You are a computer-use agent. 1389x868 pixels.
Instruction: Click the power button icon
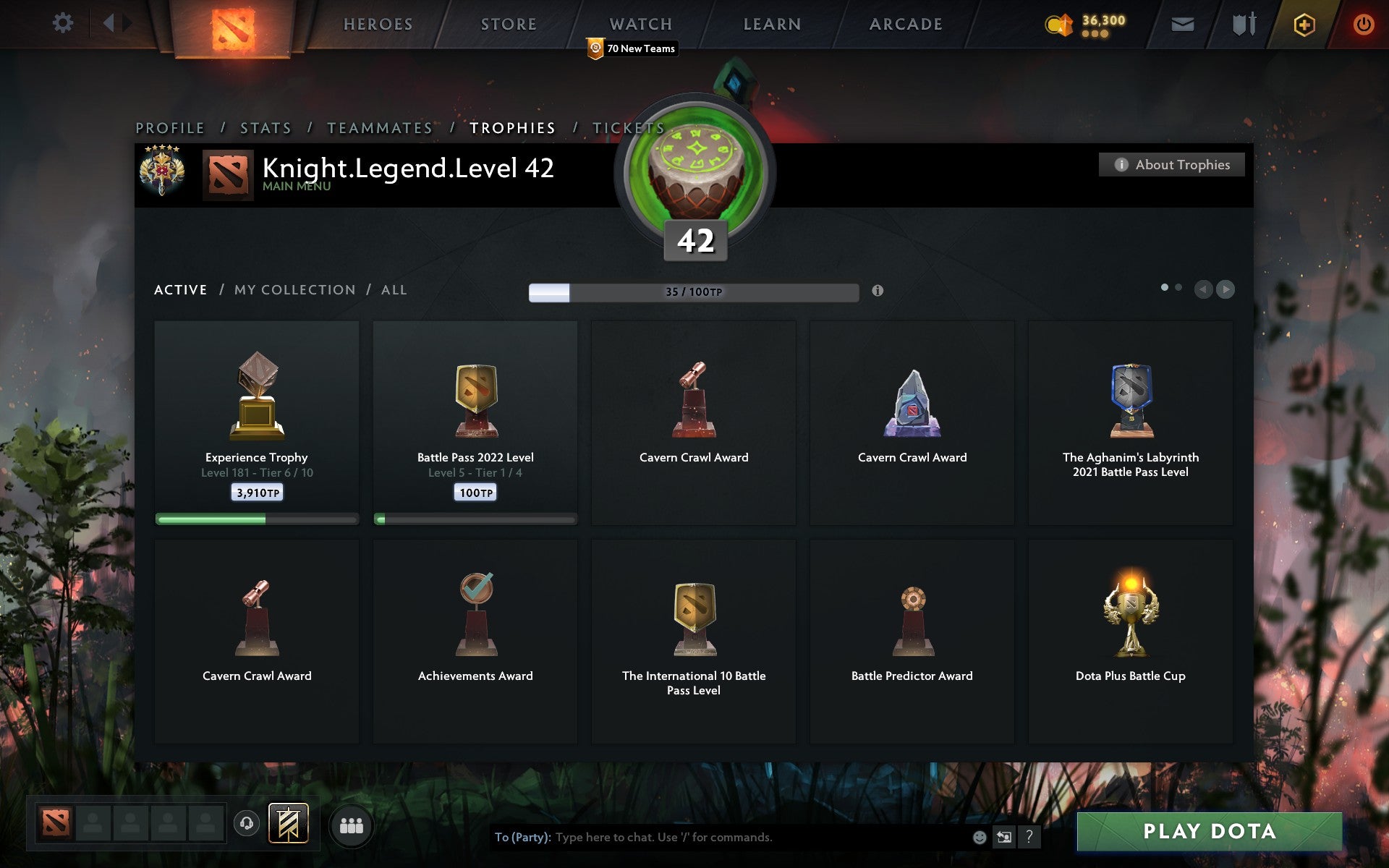[1363, 22]
